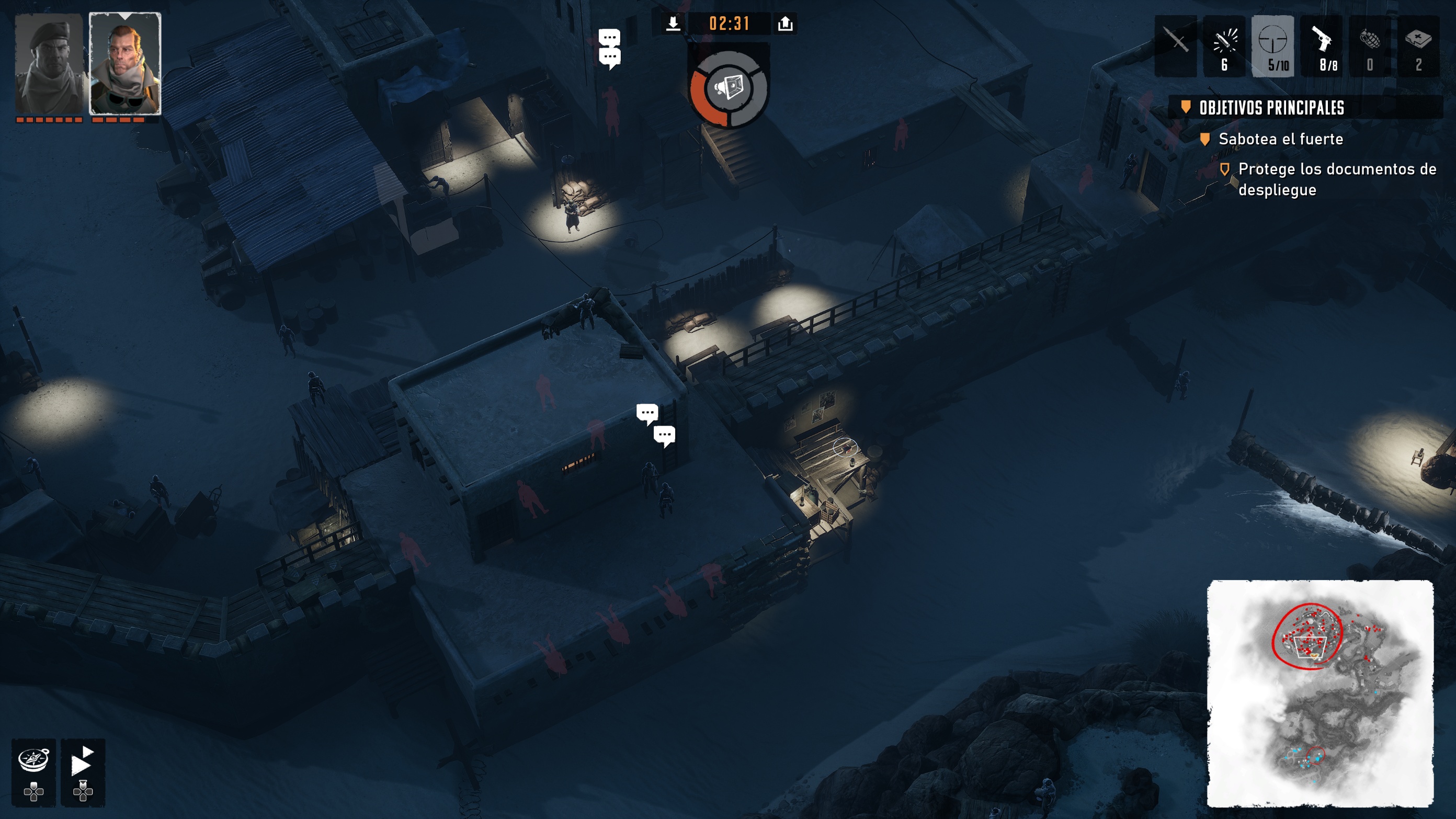1456x819 pixels.
Task: Click the quick load upload-arrow button
Action: (786, 24)
